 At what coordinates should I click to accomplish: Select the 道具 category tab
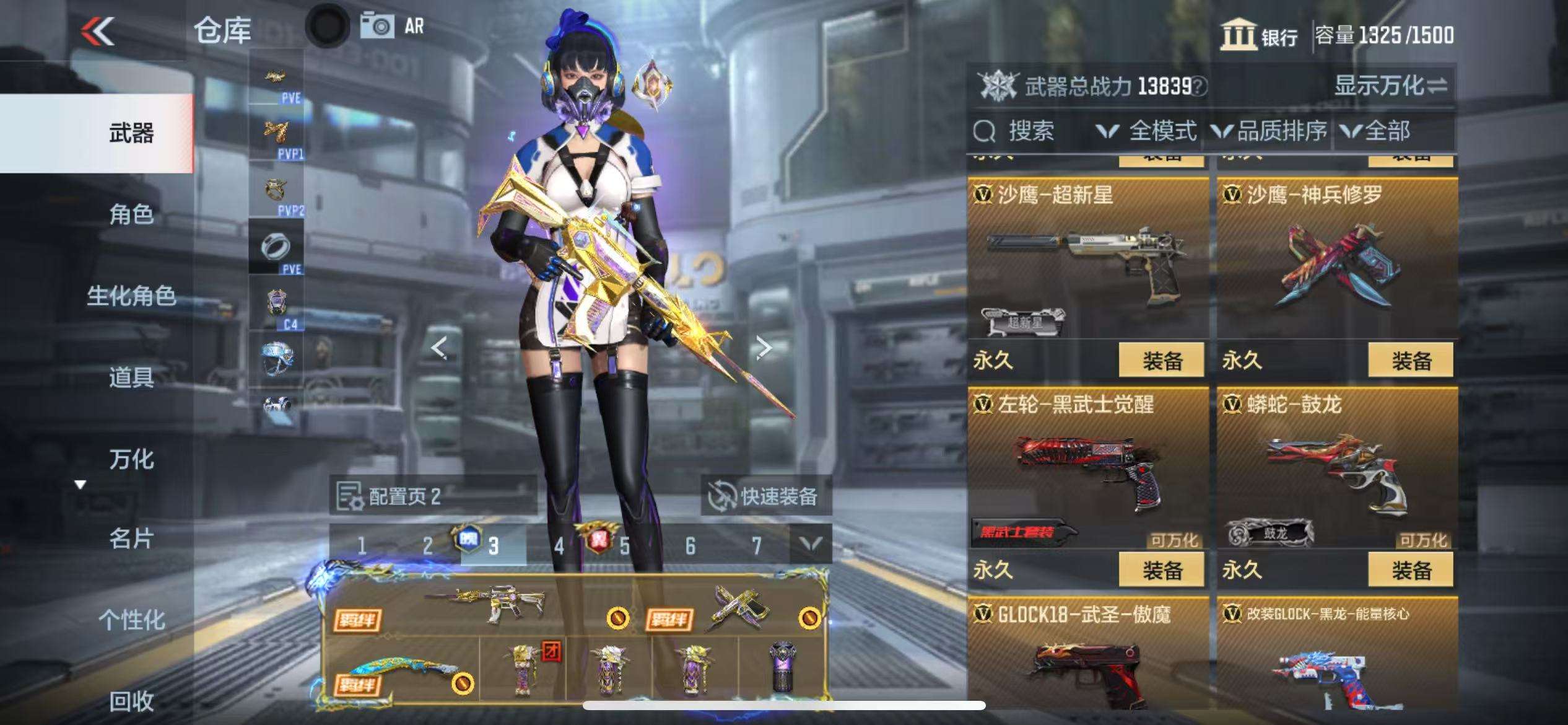131,377
